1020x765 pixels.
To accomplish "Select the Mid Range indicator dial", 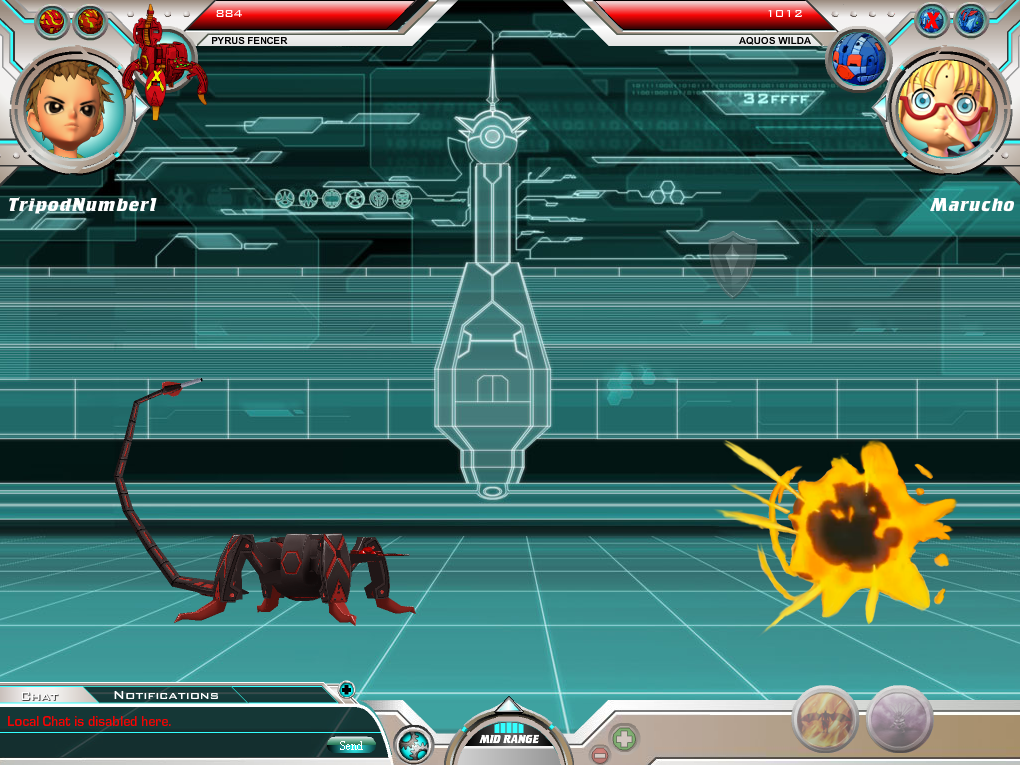I will pyautogui.click(x=509, y=736).
